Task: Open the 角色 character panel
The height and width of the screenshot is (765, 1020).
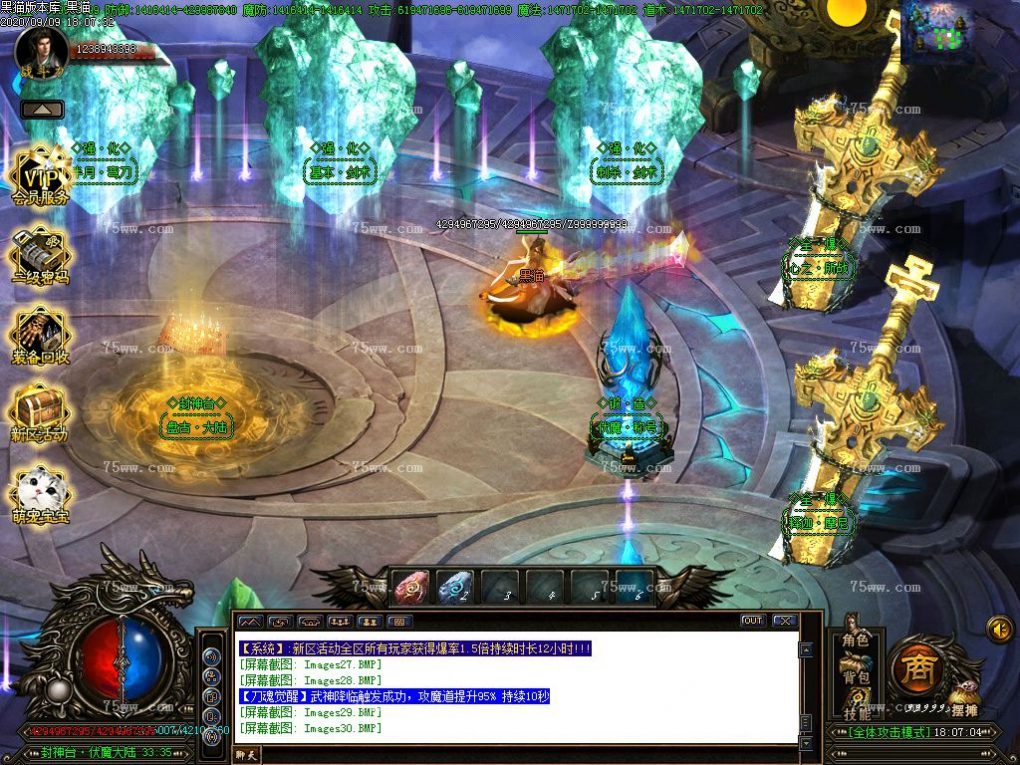Action: (x=855, y=640)
